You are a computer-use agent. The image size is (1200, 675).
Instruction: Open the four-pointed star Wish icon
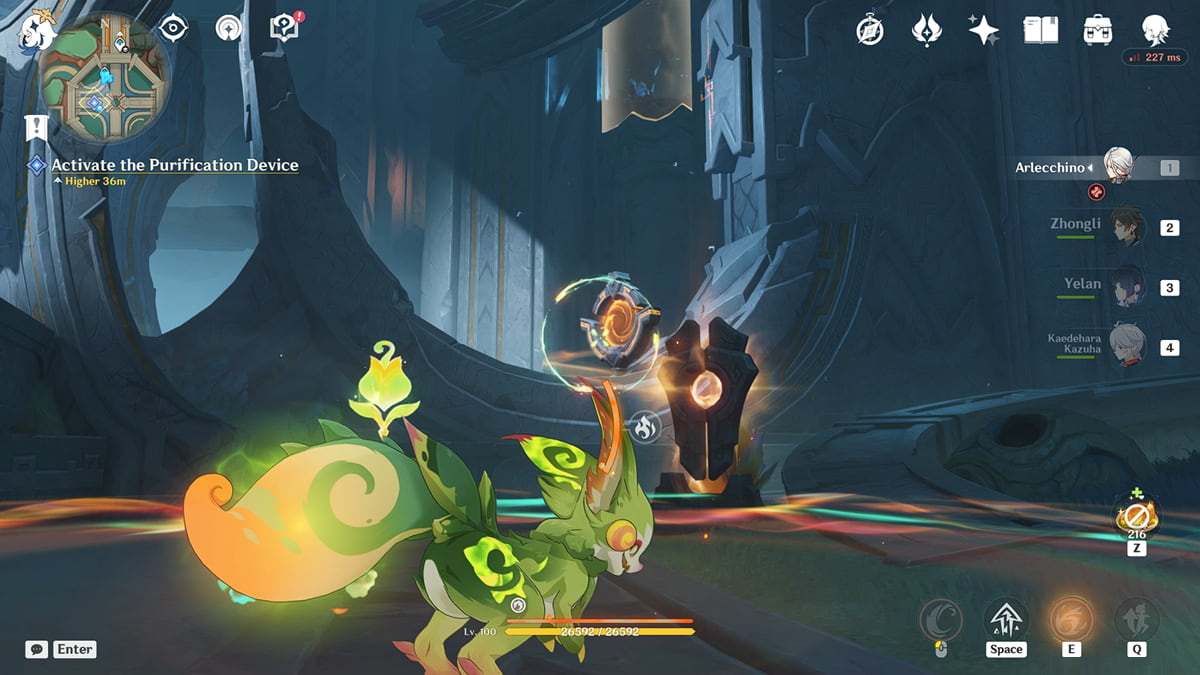[x=983, y=30]
